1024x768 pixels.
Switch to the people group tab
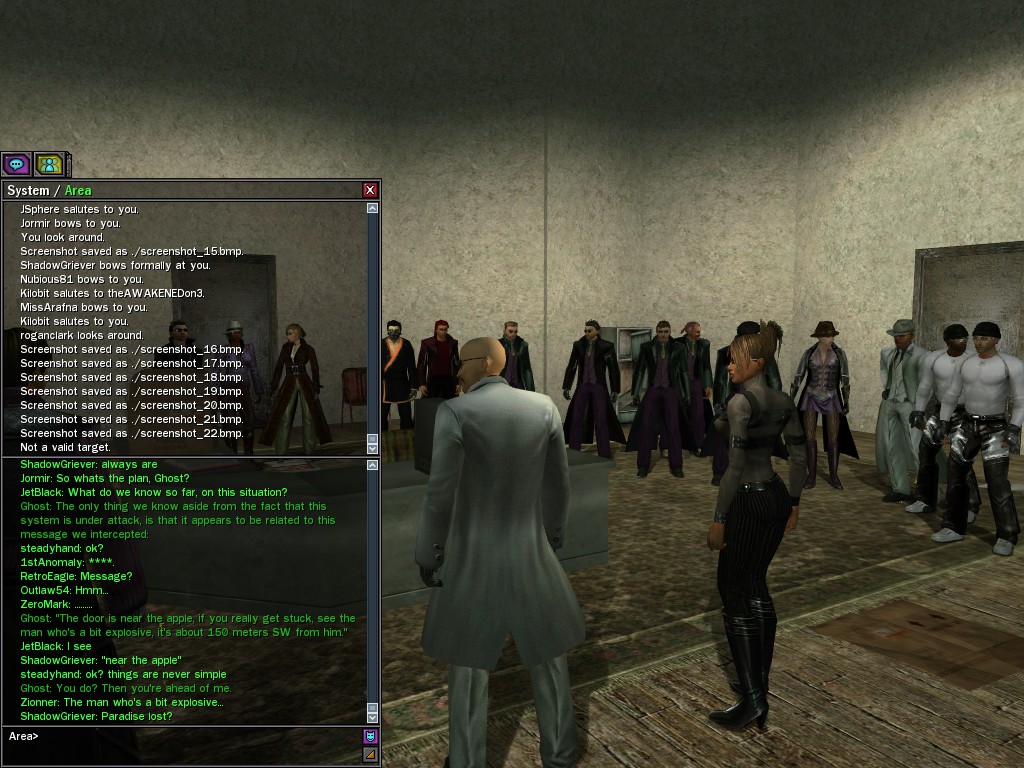(48, 164)
